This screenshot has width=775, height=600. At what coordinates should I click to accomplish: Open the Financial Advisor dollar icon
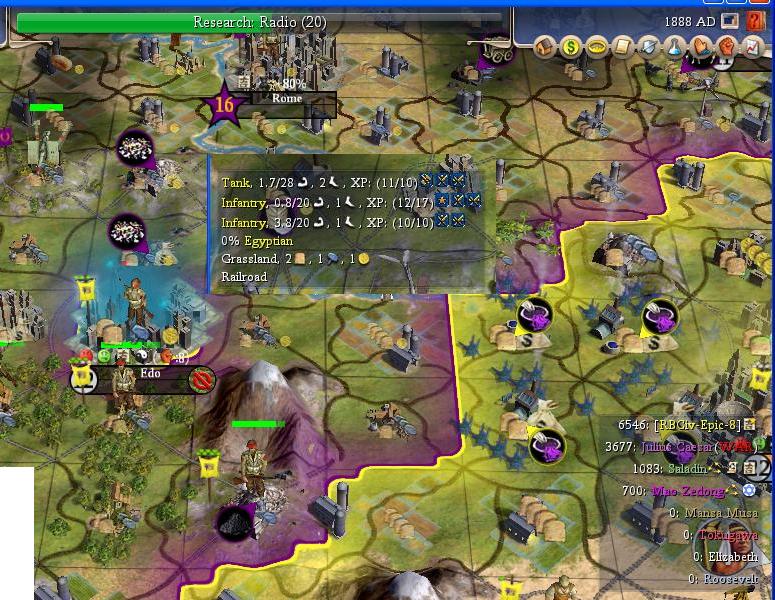[x=571, y=46]
